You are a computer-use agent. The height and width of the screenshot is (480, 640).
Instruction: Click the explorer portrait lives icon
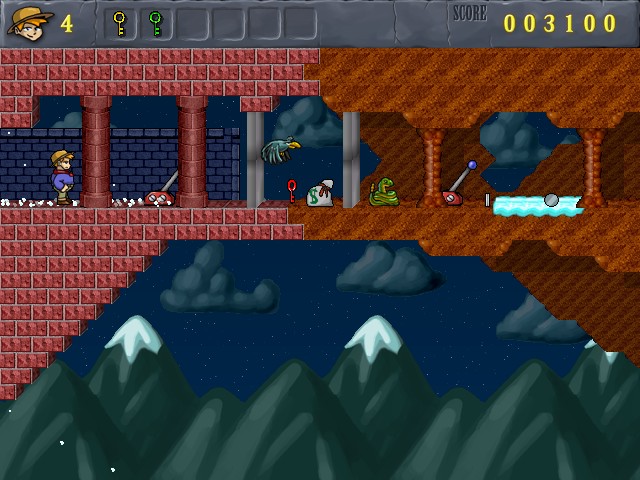(28, 22)
